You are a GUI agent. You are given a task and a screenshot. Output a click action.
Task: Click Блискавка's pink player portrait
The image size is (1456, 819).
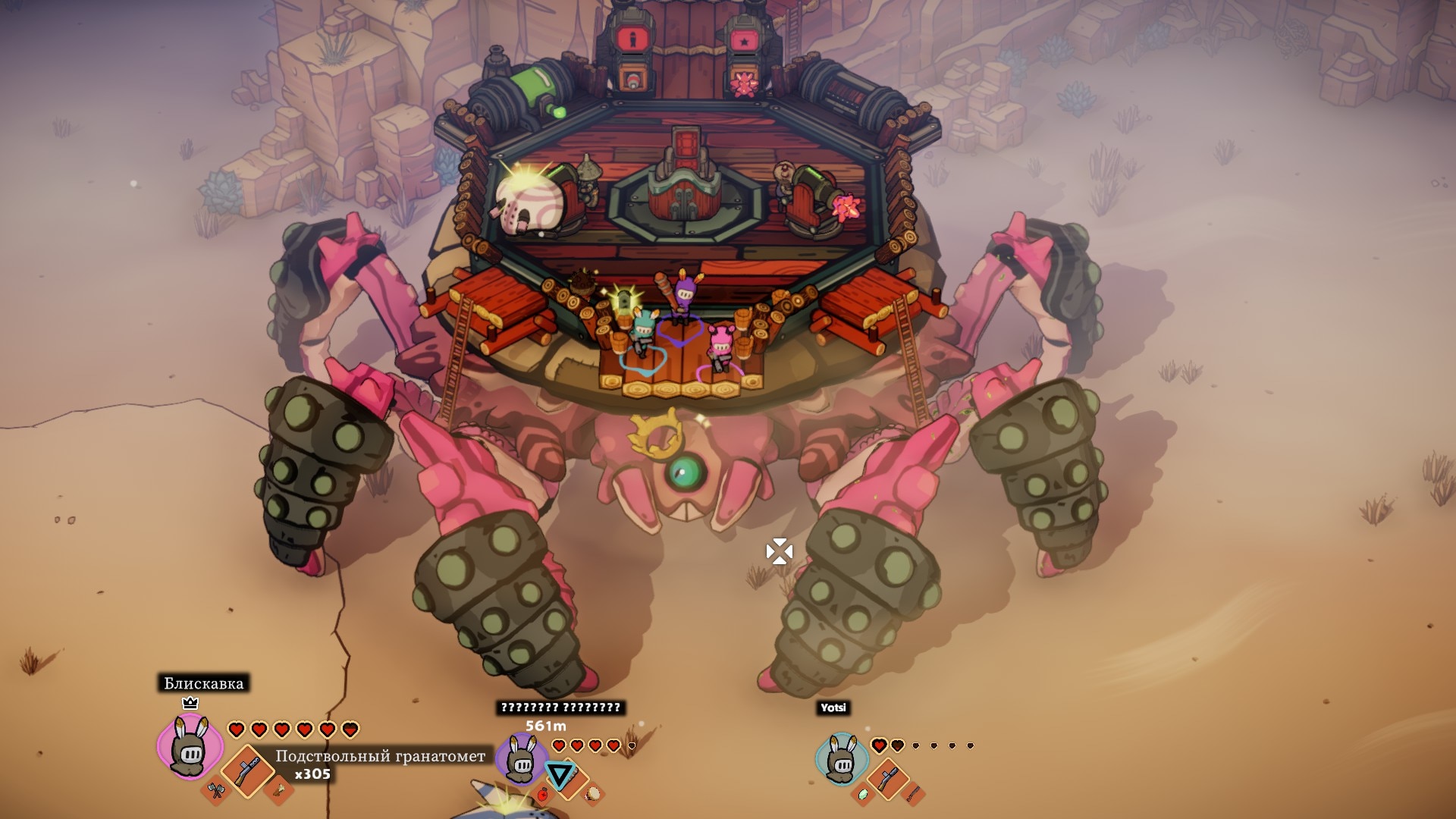[190, 746]
